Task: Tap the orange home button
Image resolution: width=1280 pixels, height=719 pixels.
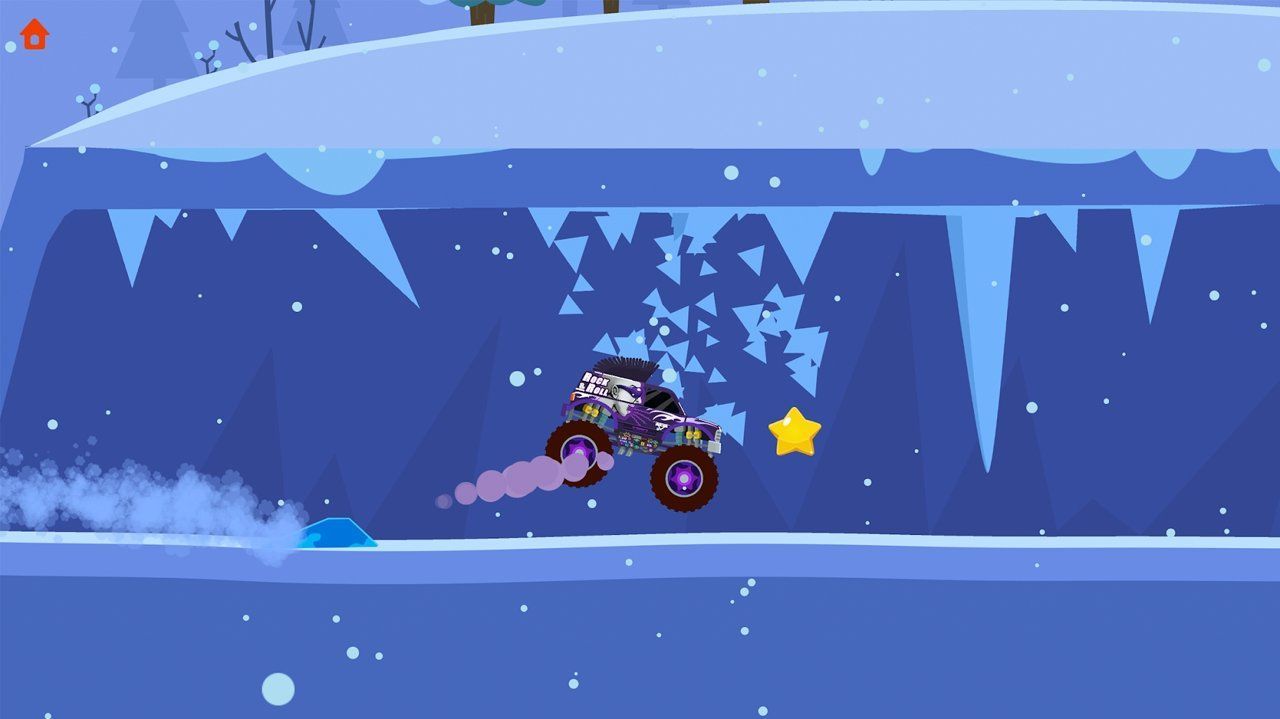Action: coord(34,34)
